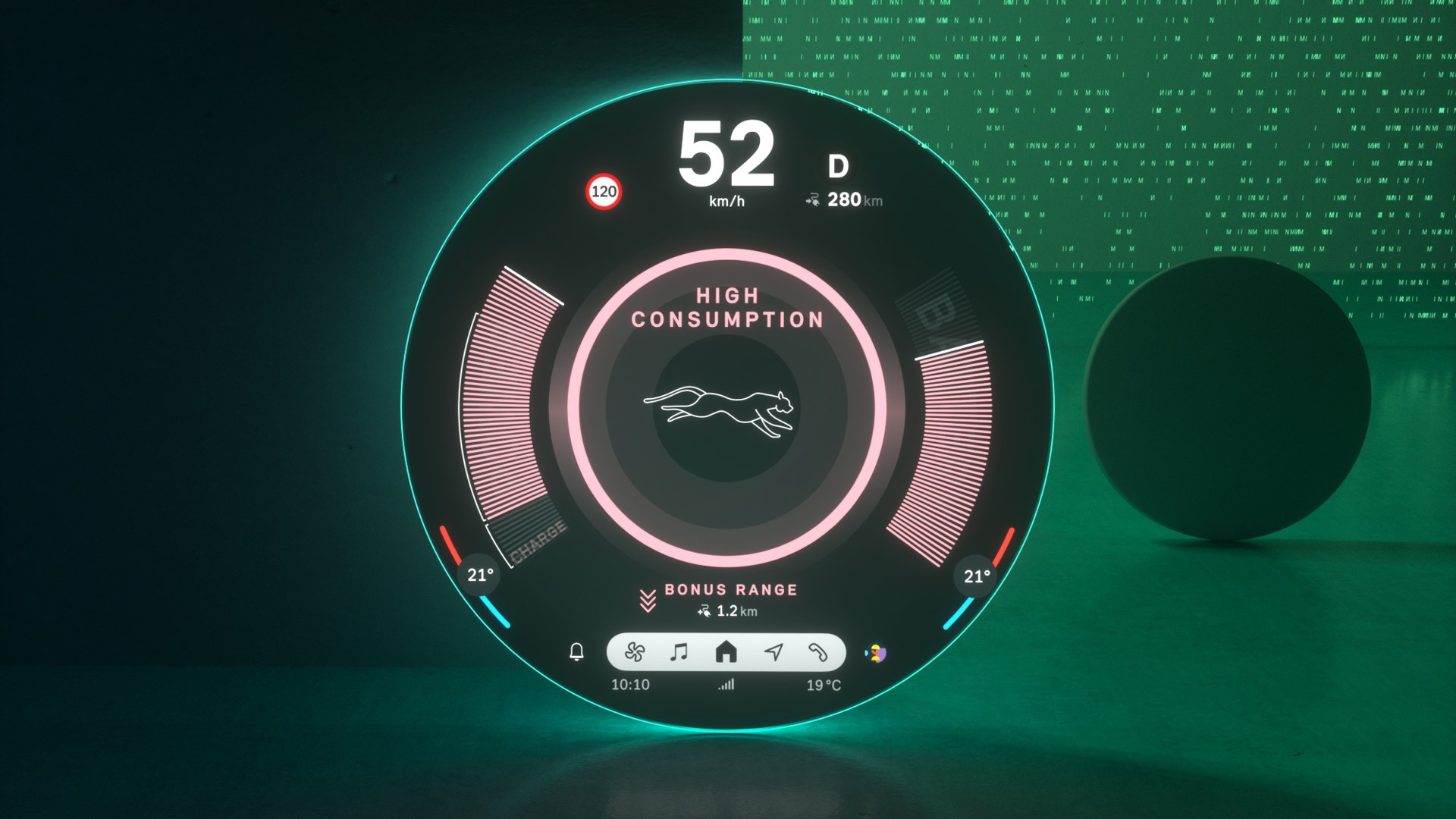Adjust the right 21° temperature control

coord(977,576)
